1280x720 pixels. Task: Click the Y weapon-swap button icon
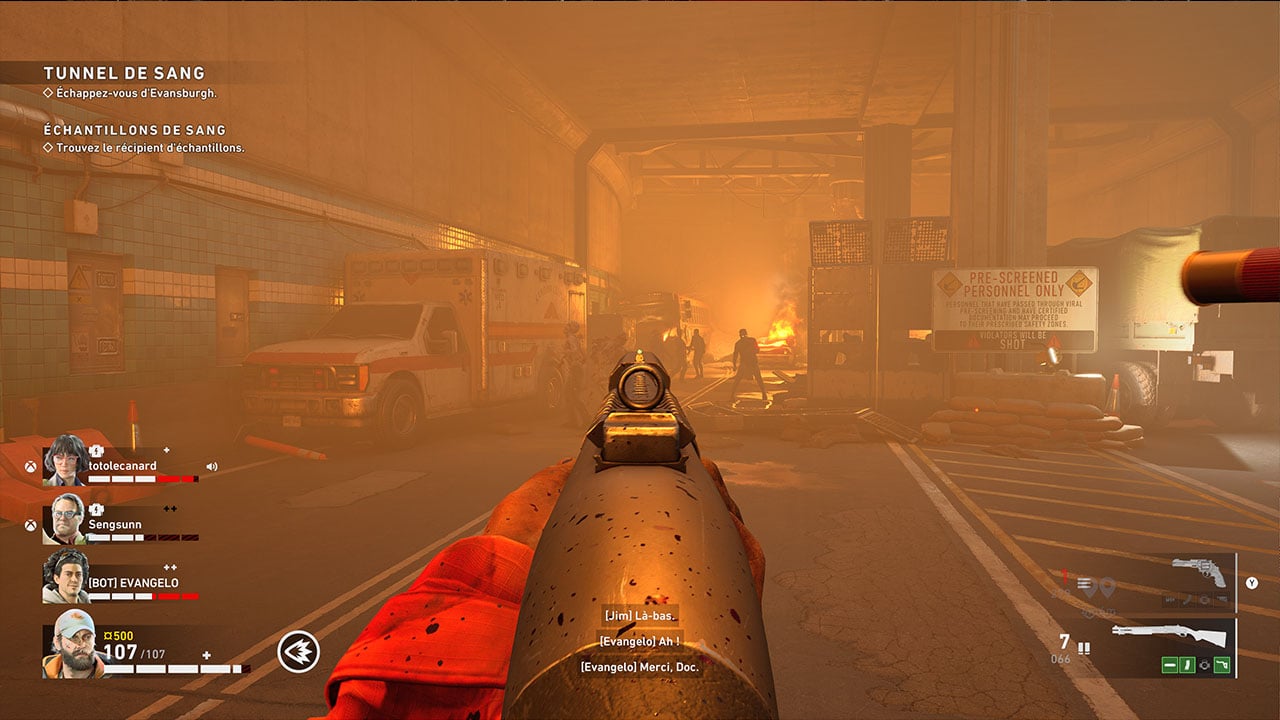(1251, 582)
